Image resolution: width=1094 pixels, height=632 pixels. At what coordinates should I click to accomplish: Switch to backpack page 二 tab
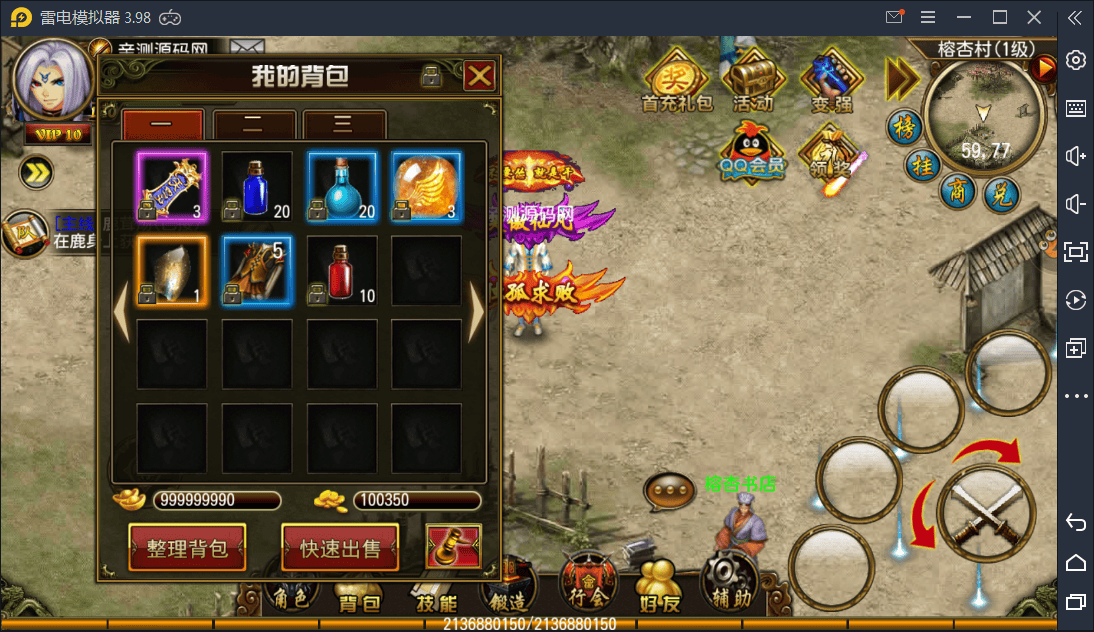coord(254,126)
